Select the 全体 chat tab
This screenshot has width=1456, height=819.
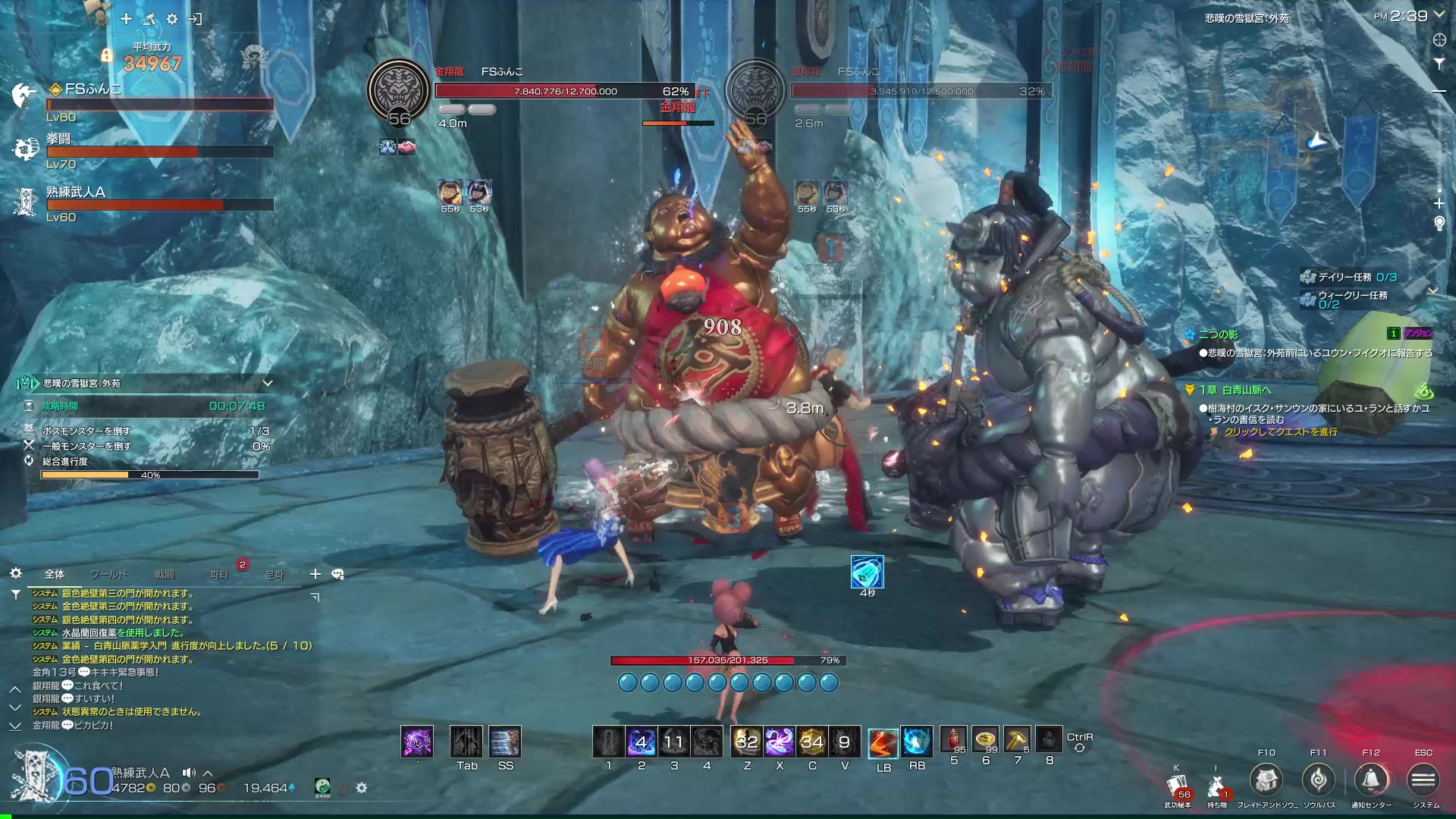tap(55, 575)
